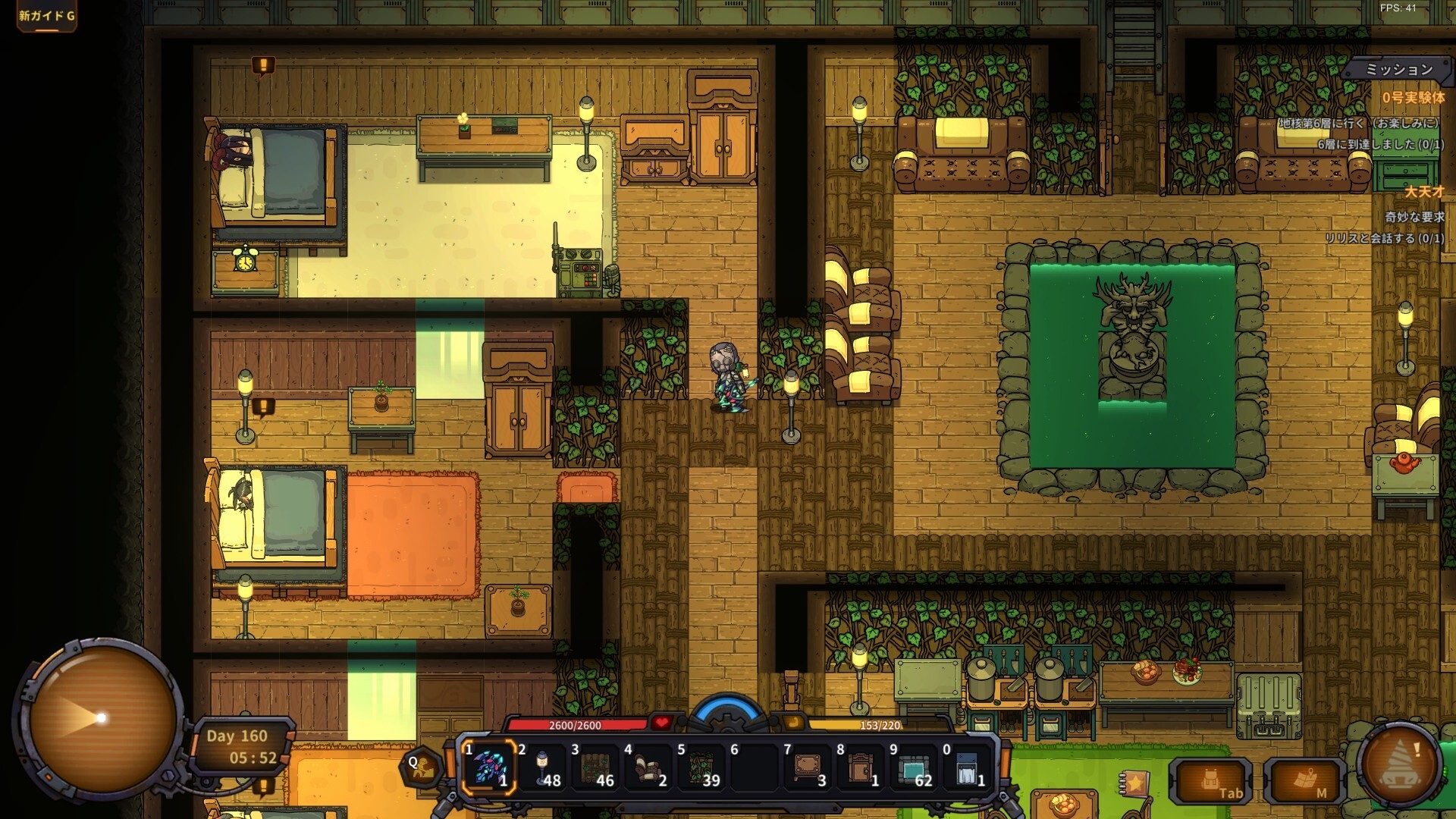Pick the ivy wall item stack of 39
1456x819 pixels.
pos(702,766)
